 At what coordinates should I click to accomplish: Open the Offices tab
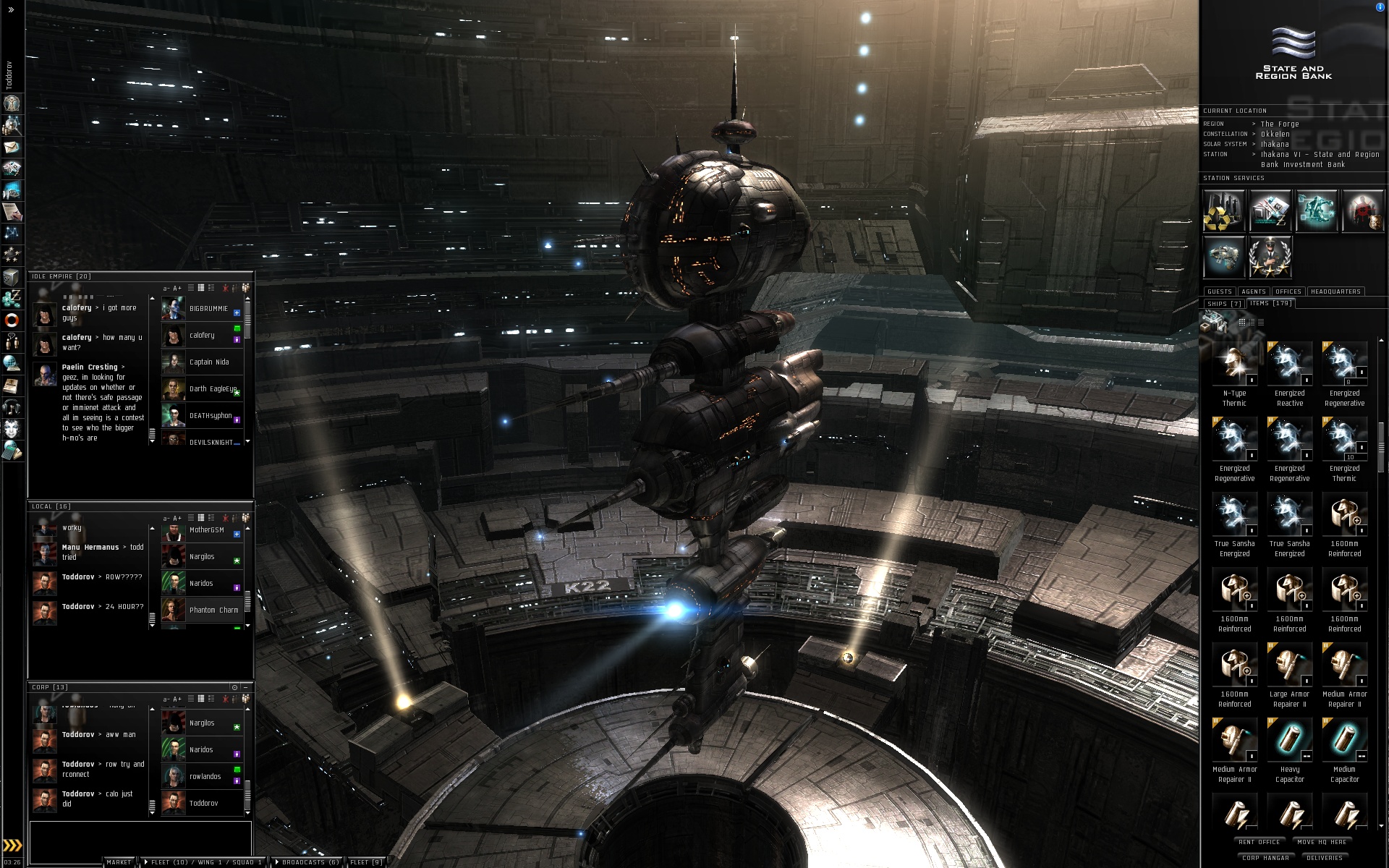pyautogui.click(x=1288, y=292)
